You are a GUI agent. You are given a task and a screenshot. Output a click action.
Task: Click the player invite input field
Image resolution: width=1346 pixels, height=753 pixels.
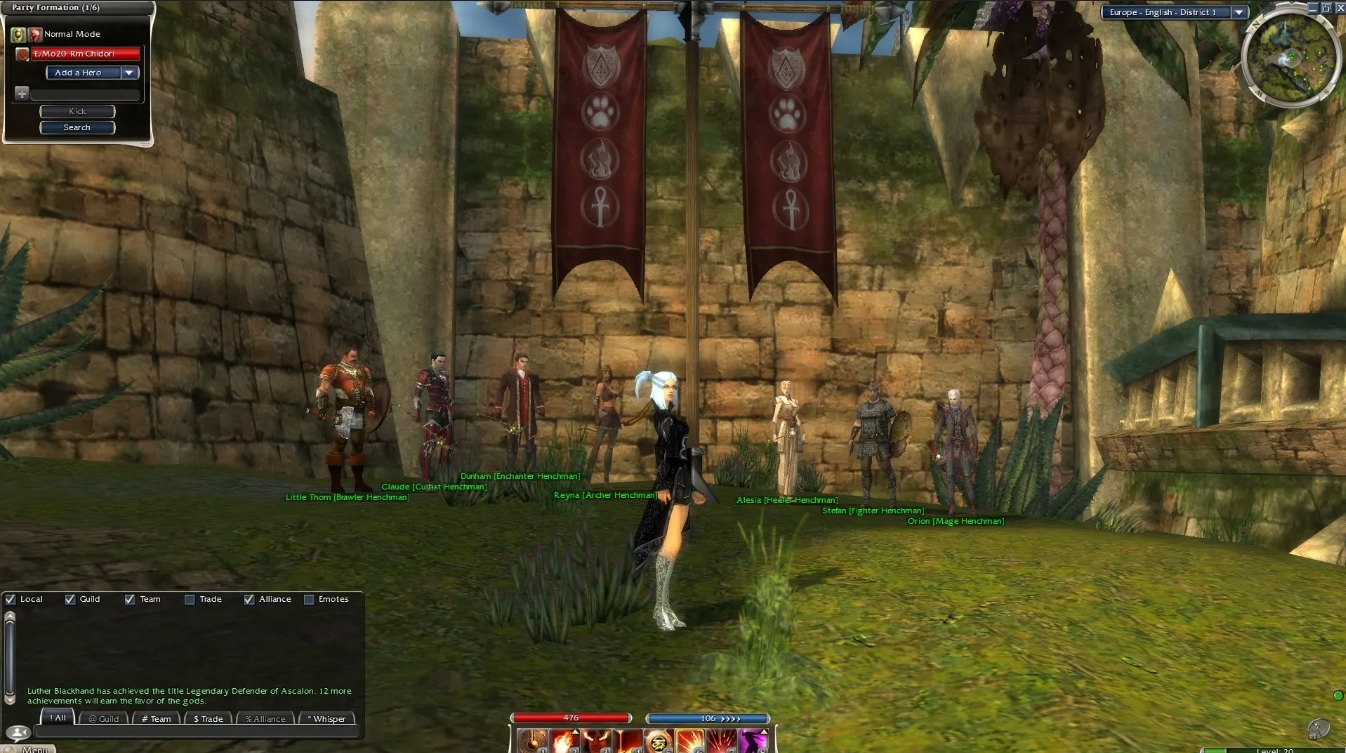tap(85, 93)
